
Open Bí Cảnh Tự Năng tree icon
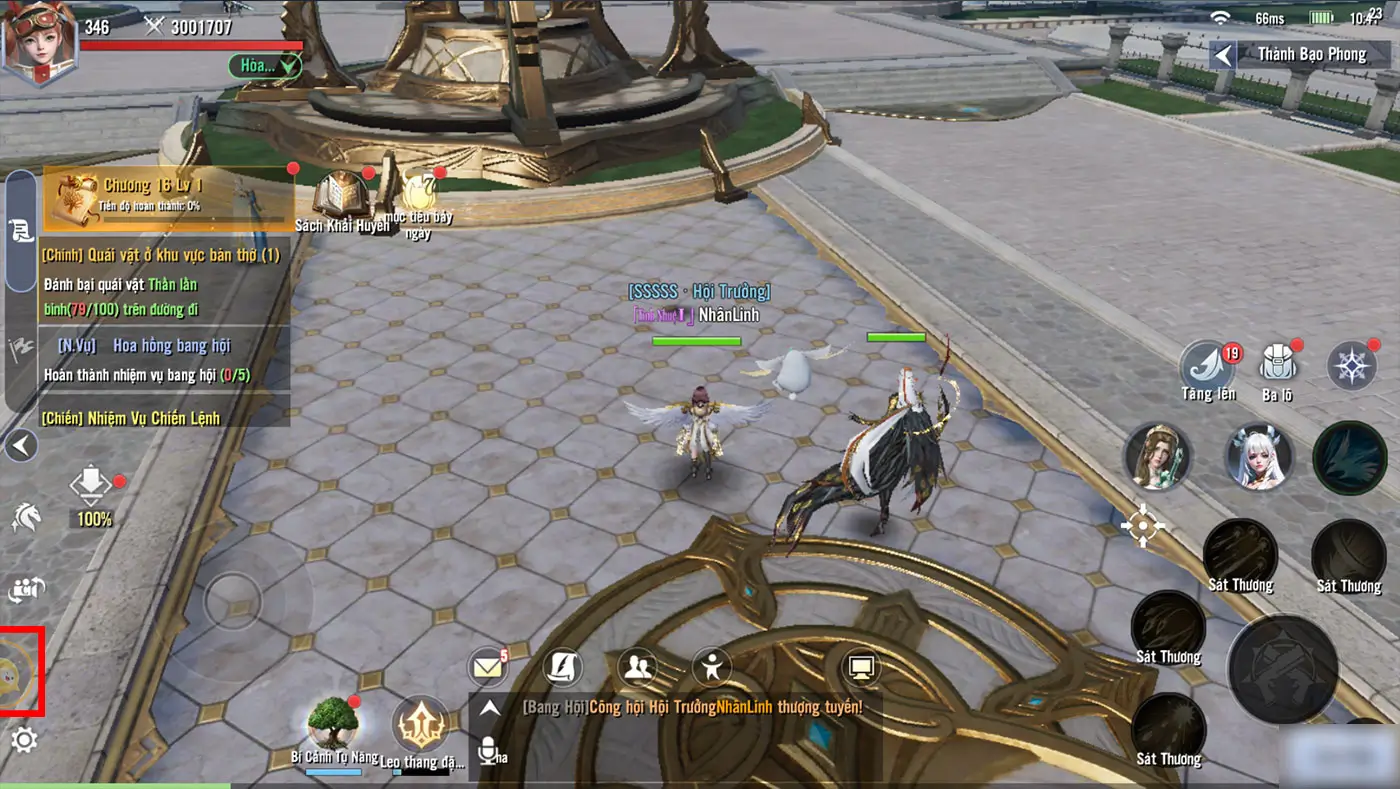(x=333, y=722)
